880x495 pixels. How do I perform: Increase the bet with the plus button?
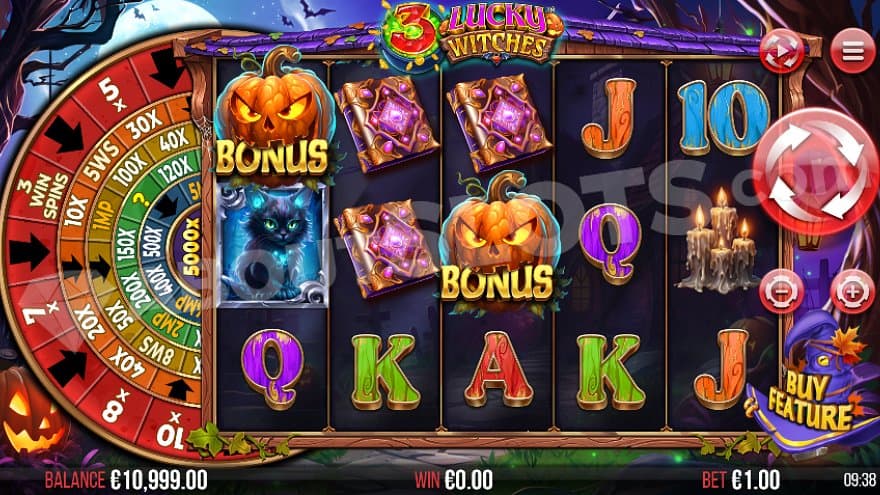point(851,292)
